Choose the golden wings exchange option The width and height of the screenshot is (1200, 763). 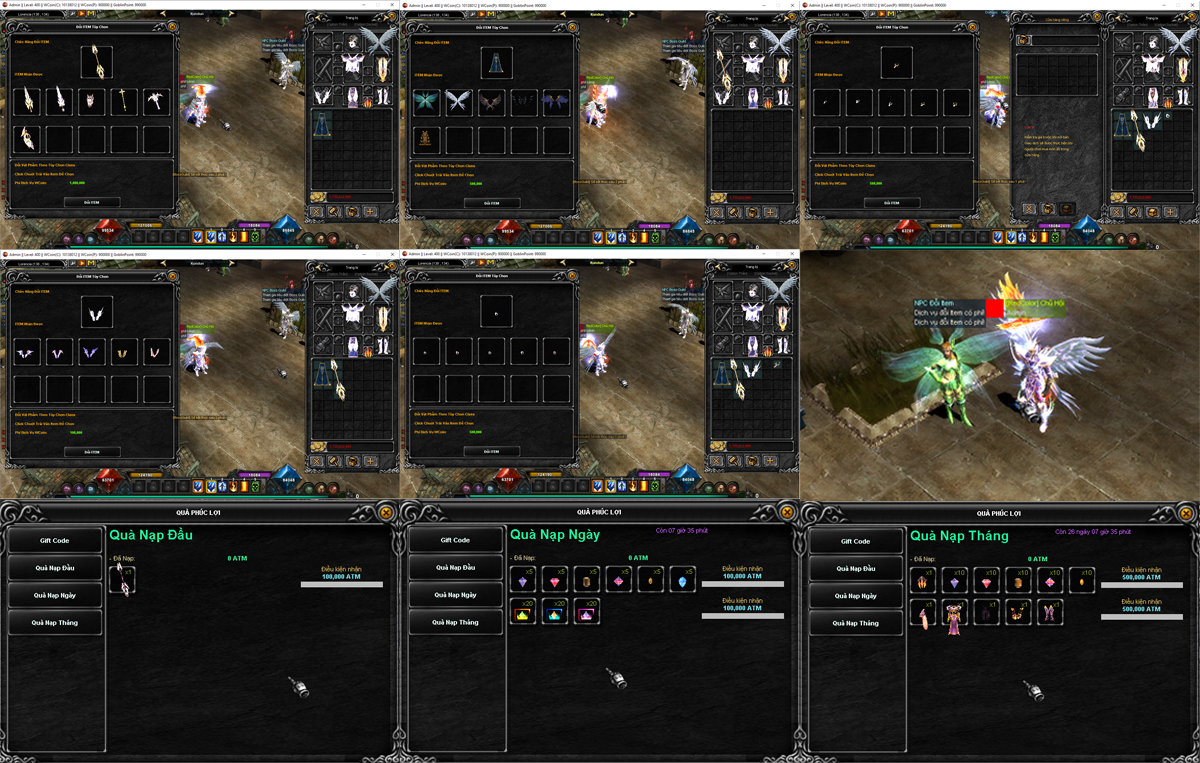point(124,351)
